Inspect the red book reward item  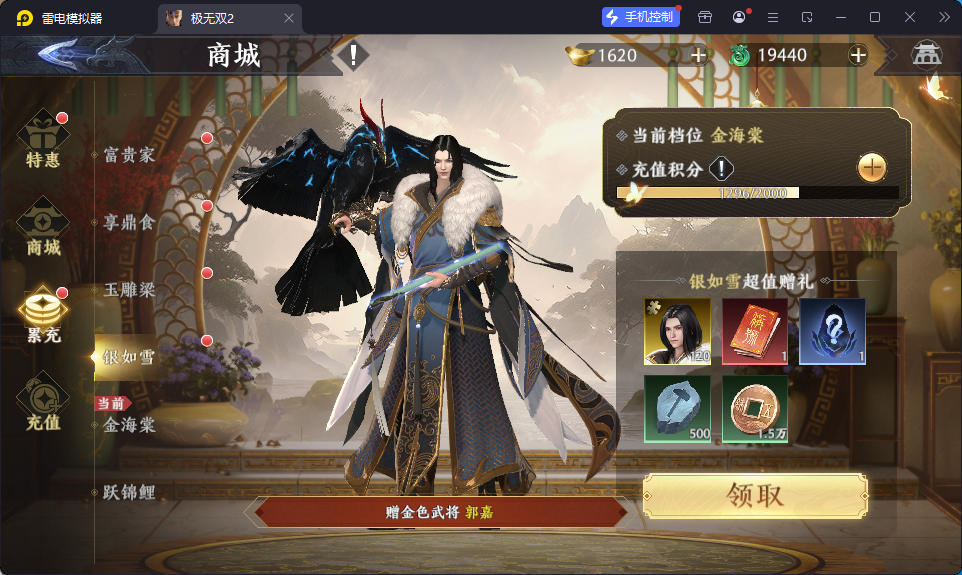tap(755, 331)
